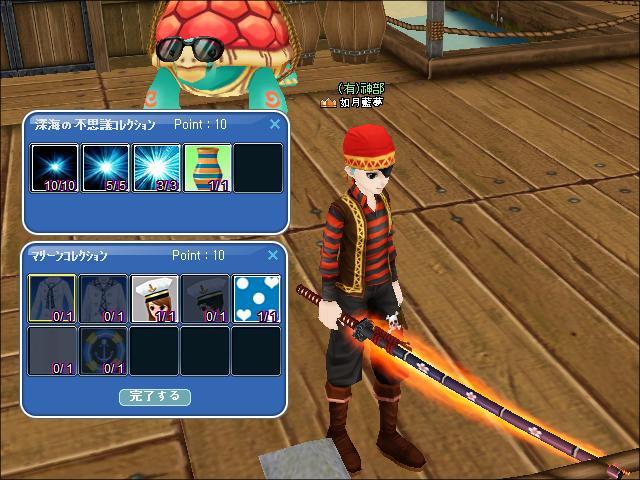640x480 pixels.
Task: Choose the dark sailor cap slot
Action: pyautogui.click(x=207, y=299)
